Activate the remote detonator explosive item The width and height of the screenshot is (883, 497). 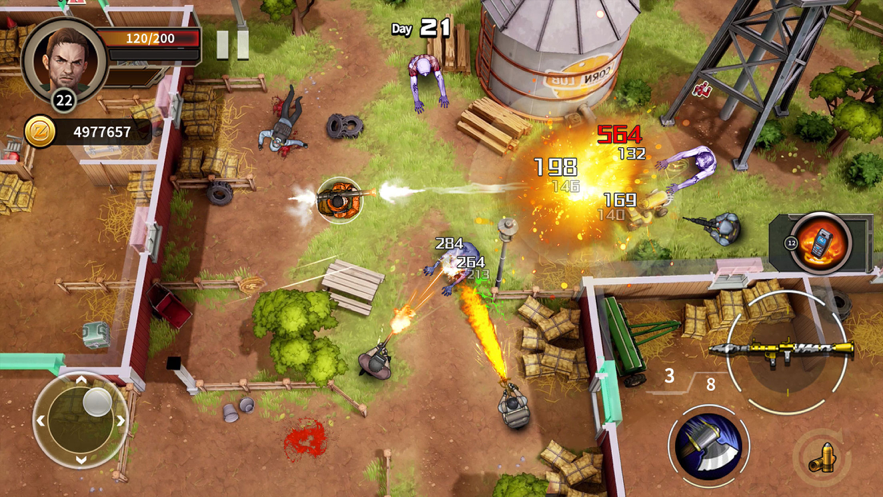point(820,243)
